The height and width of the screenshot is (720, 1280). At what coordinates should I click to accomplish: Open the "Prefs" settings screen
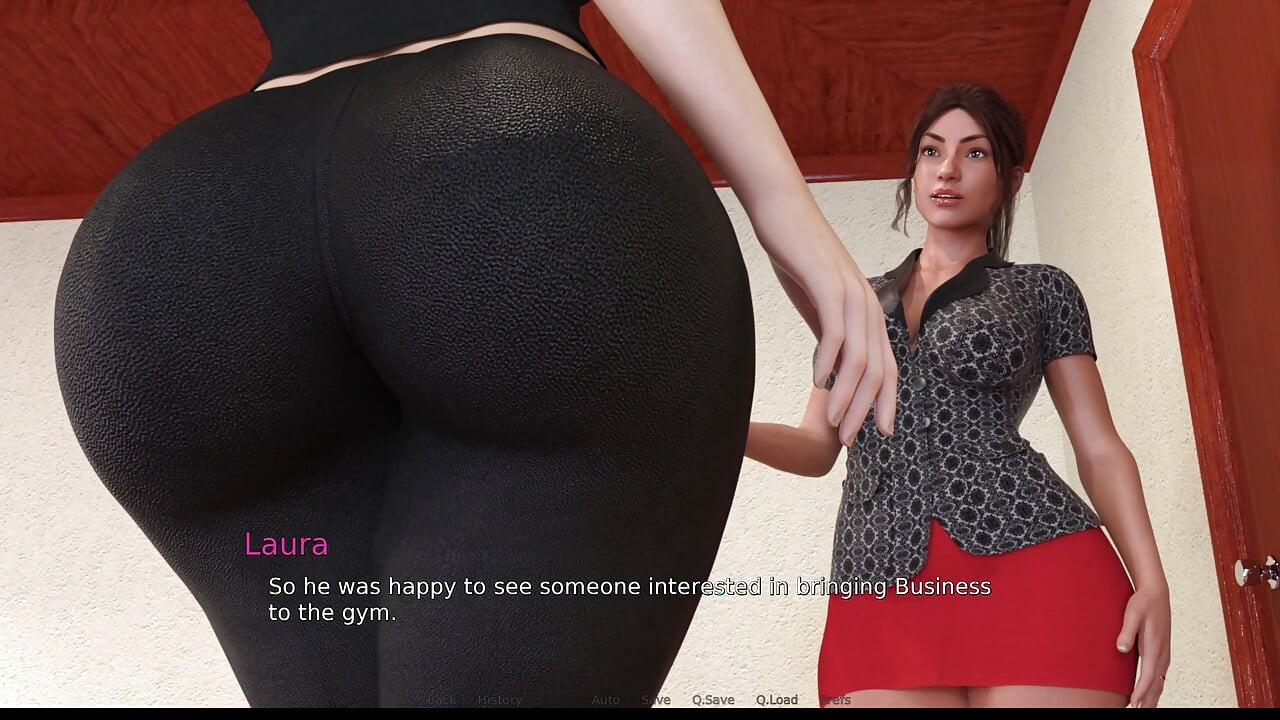836,701
